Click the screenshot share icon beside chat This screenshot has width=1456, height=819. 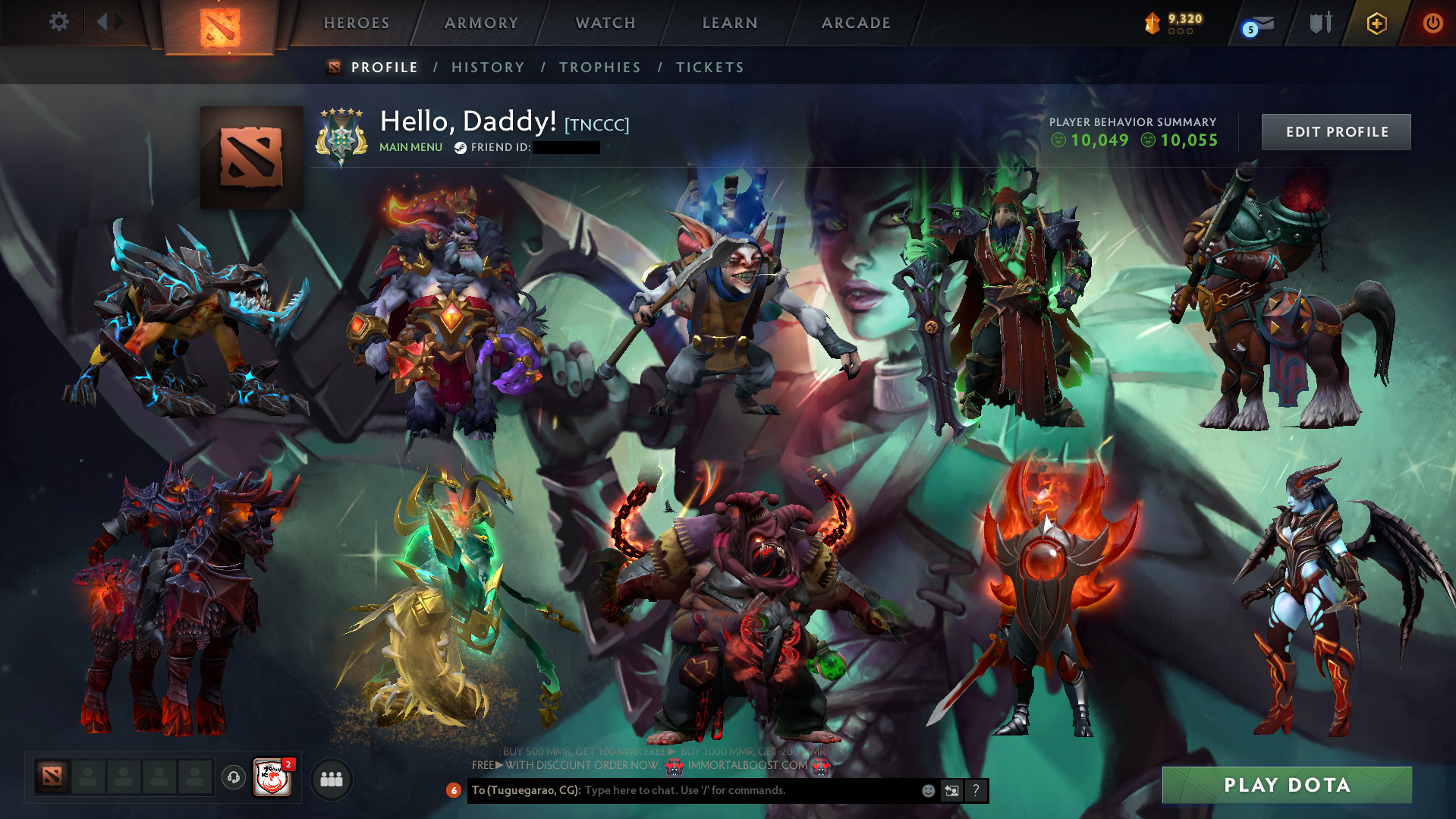951,790
